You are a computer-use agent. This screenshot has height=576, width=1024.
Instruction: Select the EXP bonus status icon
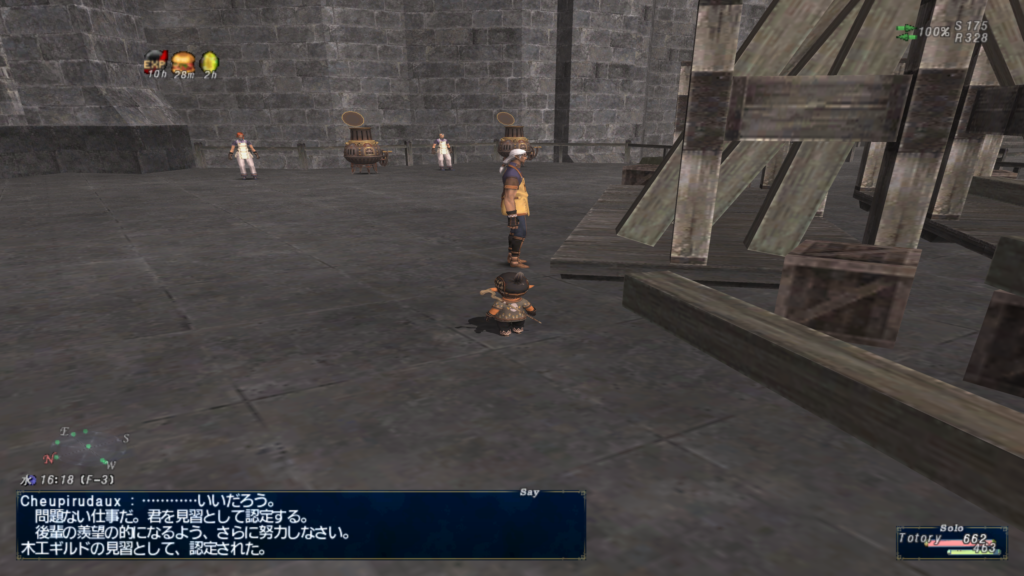pyautogui.click(x=155, y=61)
